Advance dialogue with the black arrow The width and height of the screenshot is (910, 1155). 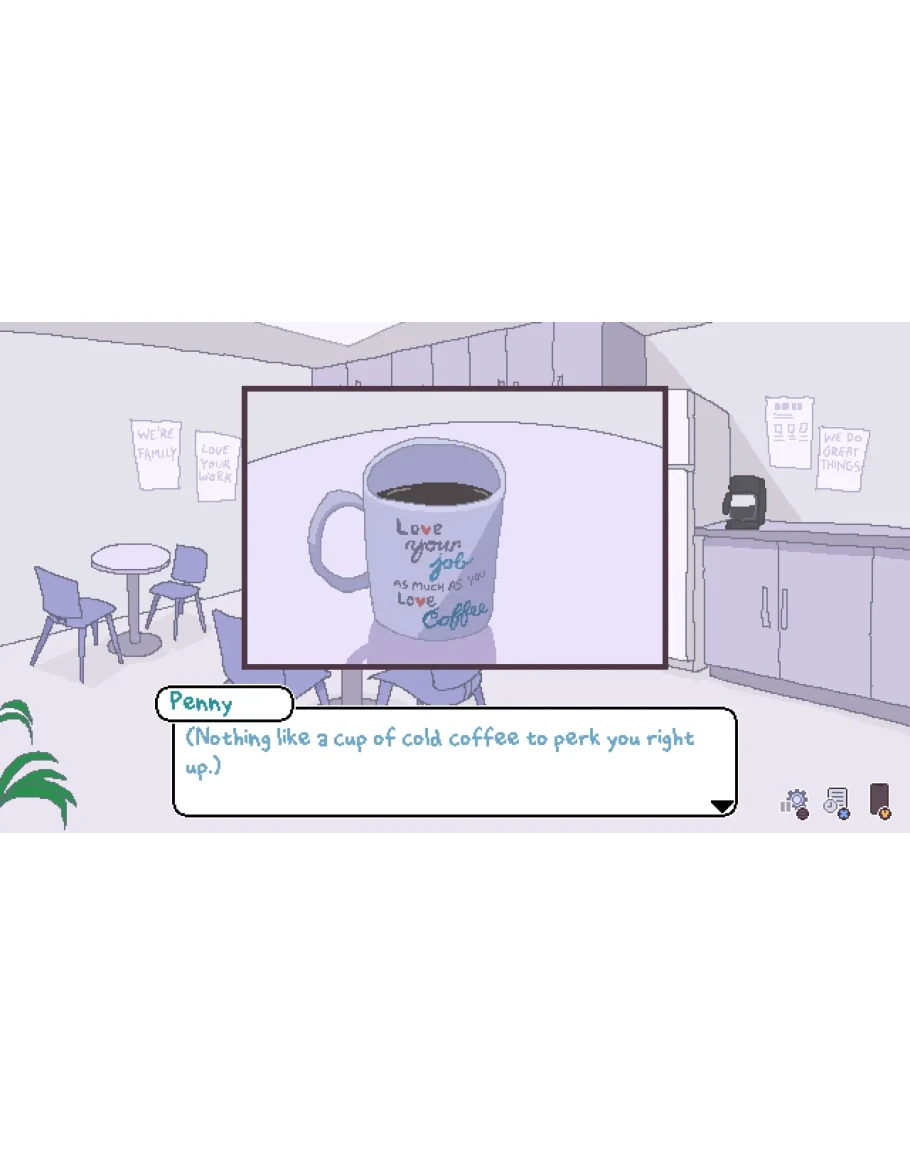coord(721,805)
